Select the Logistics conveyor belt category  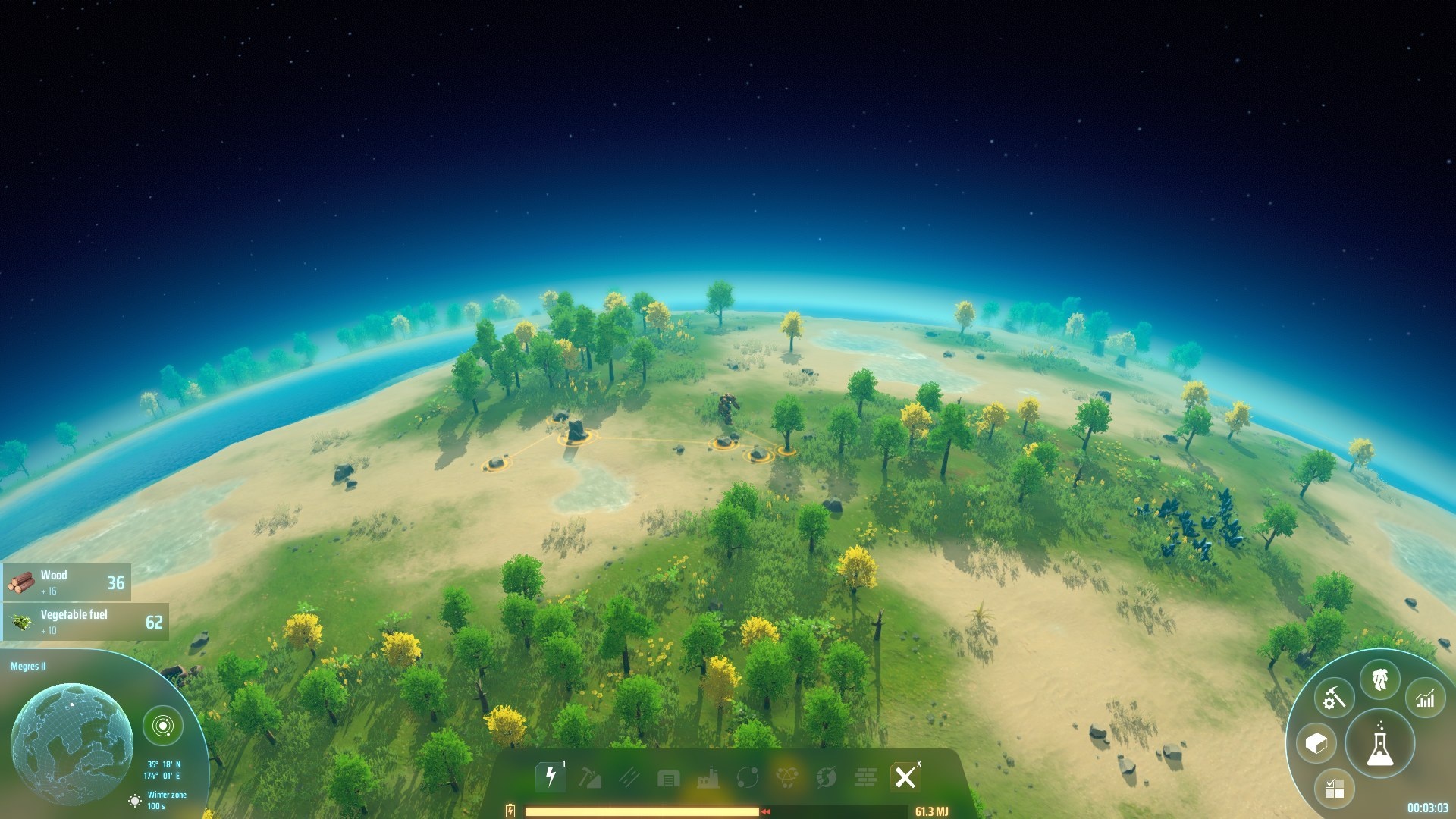point(631,777)
